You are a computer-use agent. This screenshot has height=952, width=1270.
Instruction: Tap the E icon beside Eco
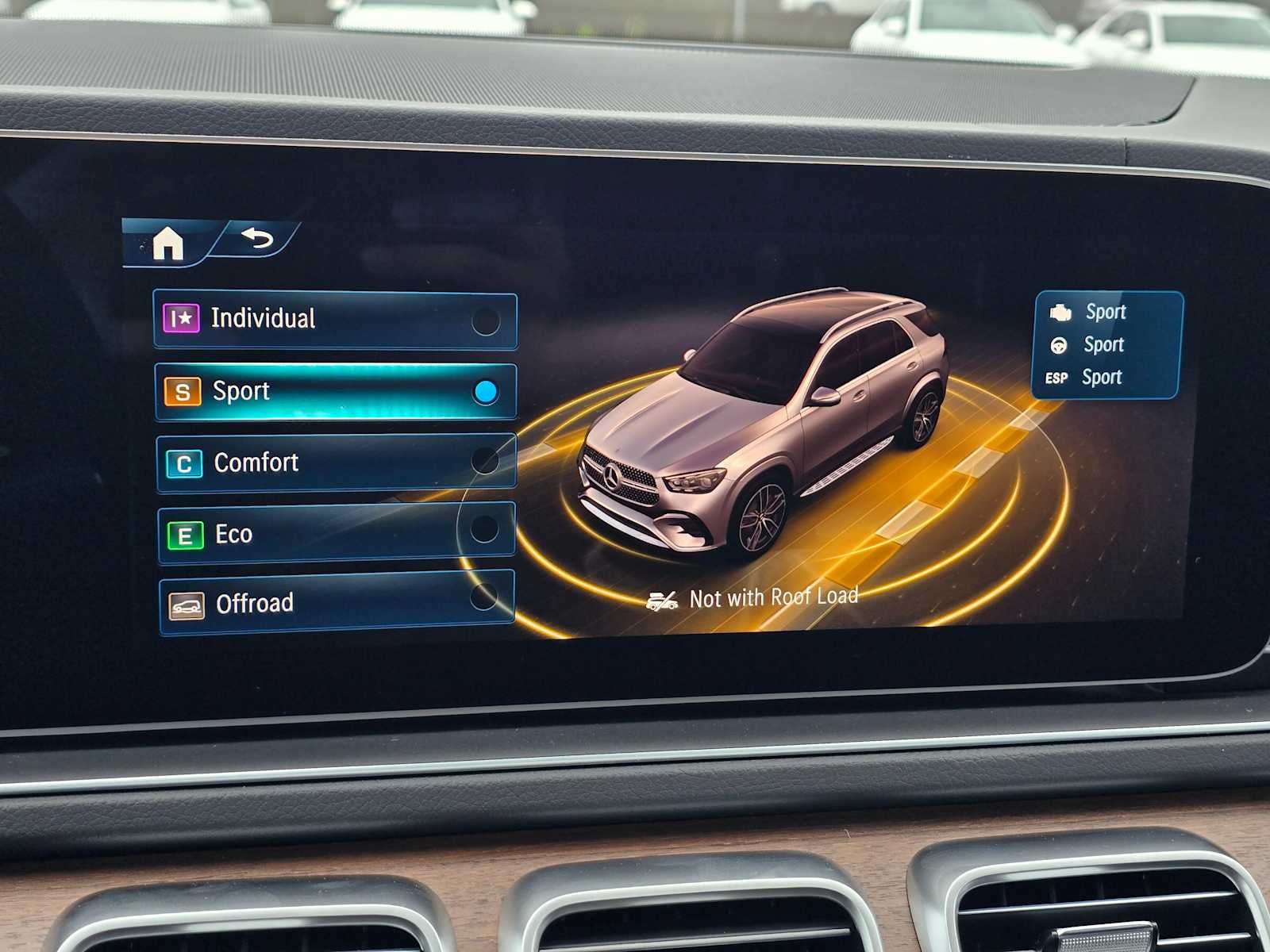tap(183, 533)
